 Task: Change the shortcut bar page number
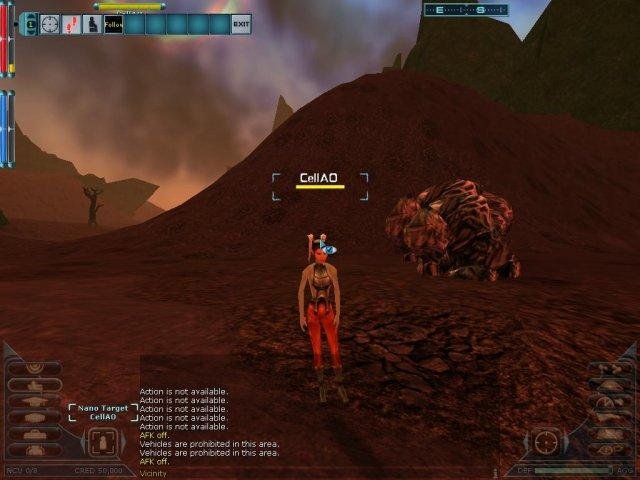click(29, 23)
